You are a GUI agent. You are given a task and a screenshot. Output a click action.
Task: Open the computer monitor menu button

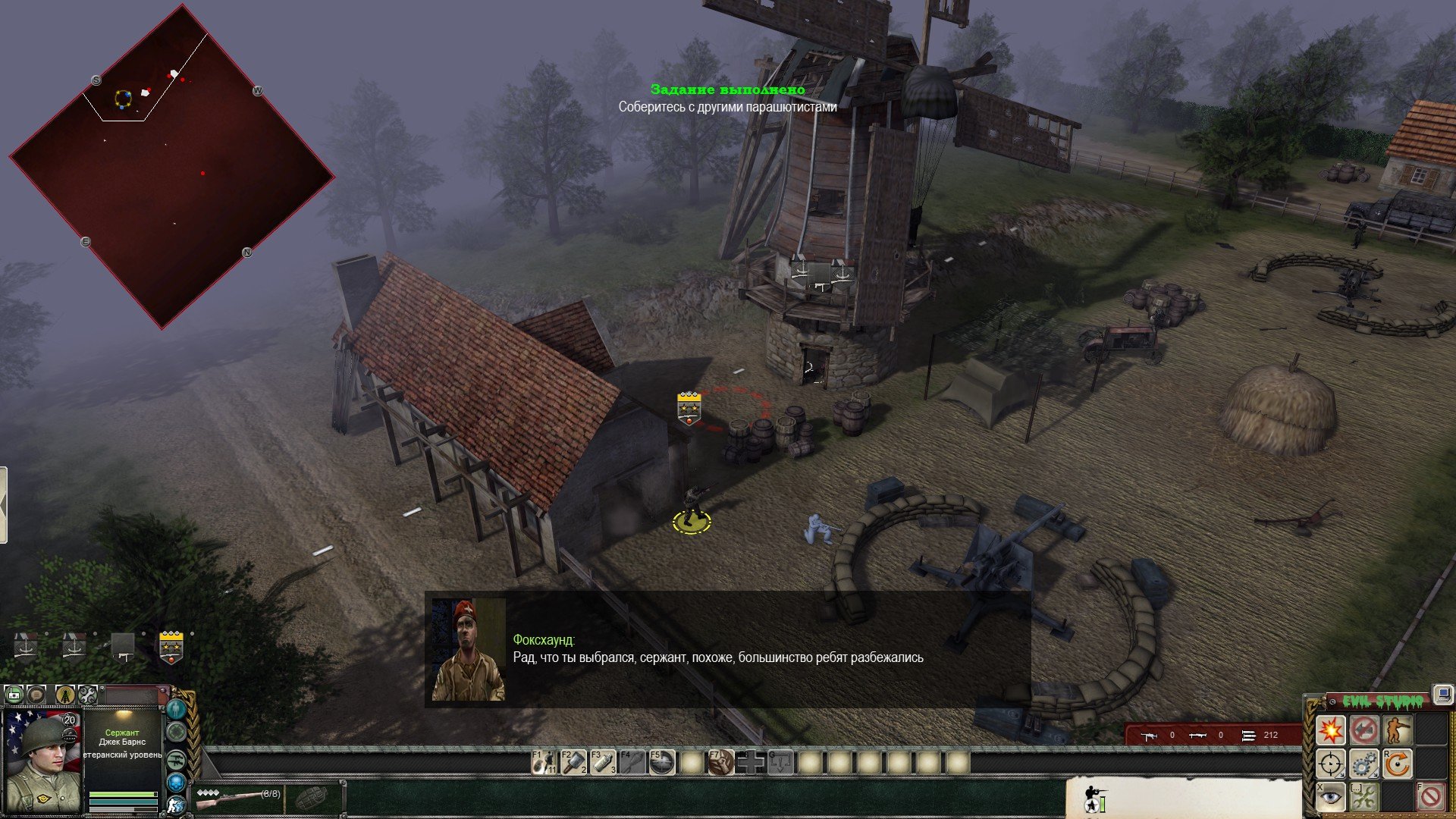[x=1442, y=694]
